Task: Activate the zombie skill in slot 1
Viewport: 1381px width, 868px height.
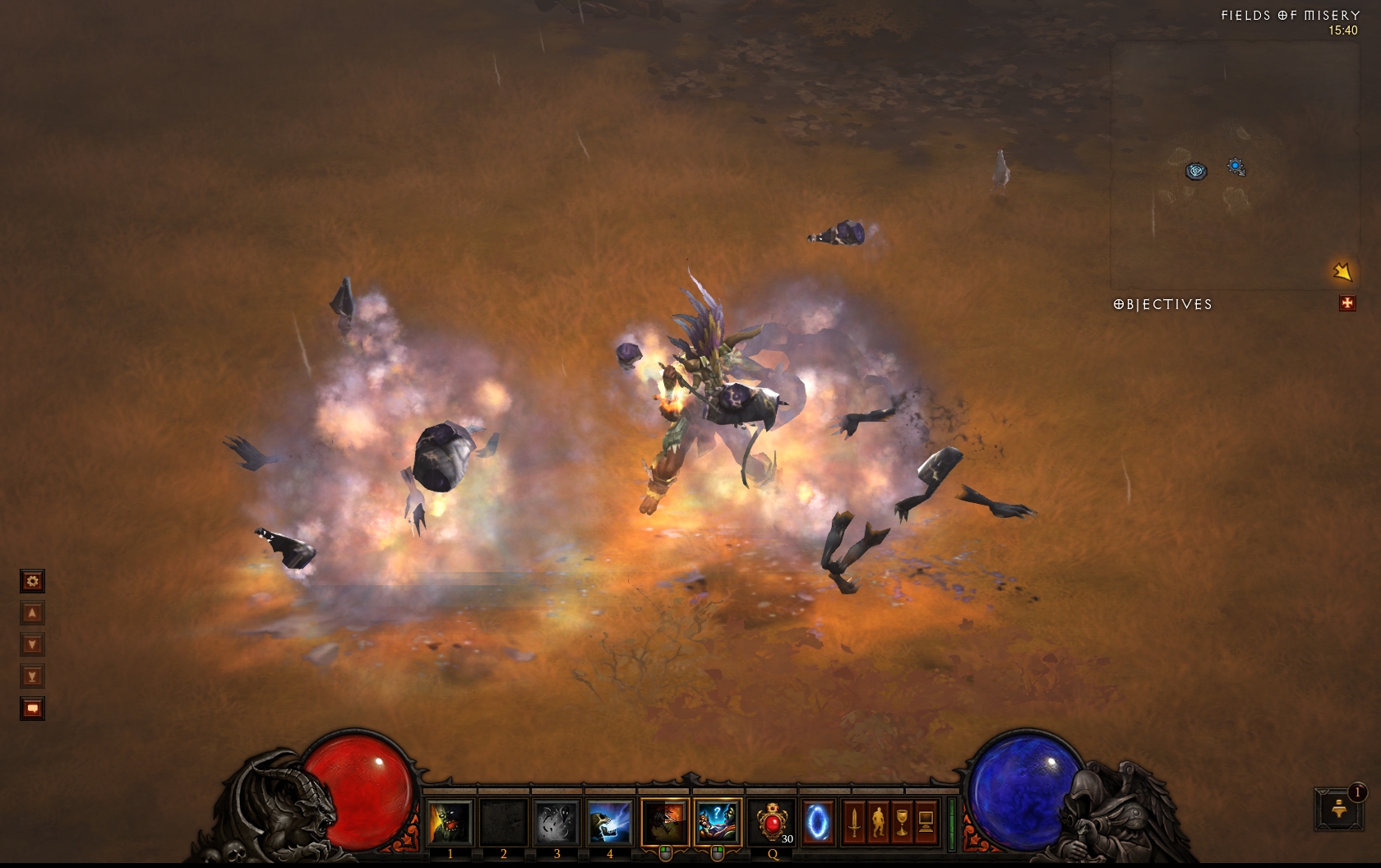Action: point(450,822)
